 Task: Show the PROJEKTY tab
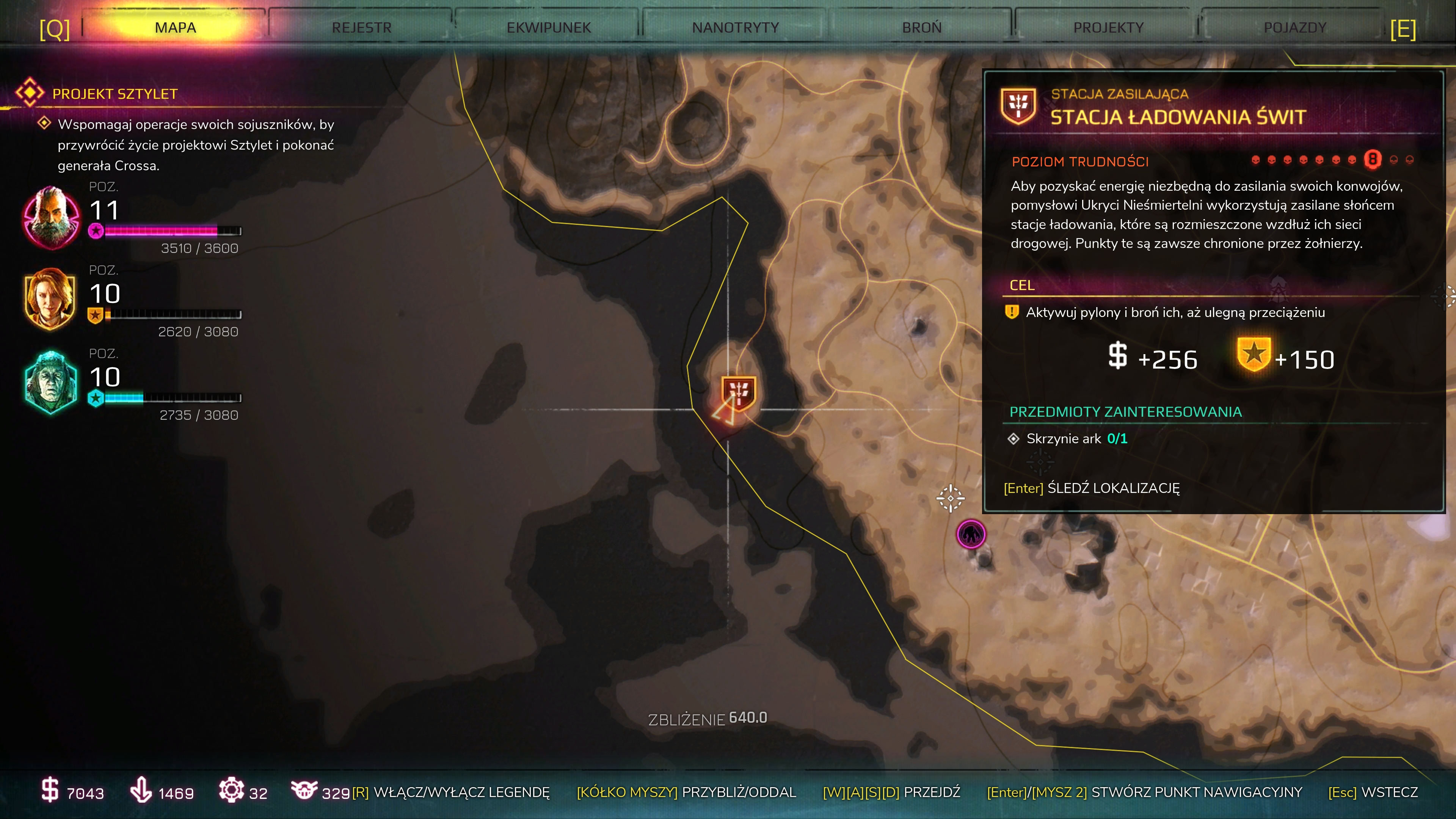pyautogui.click(x=1108, y=27)
